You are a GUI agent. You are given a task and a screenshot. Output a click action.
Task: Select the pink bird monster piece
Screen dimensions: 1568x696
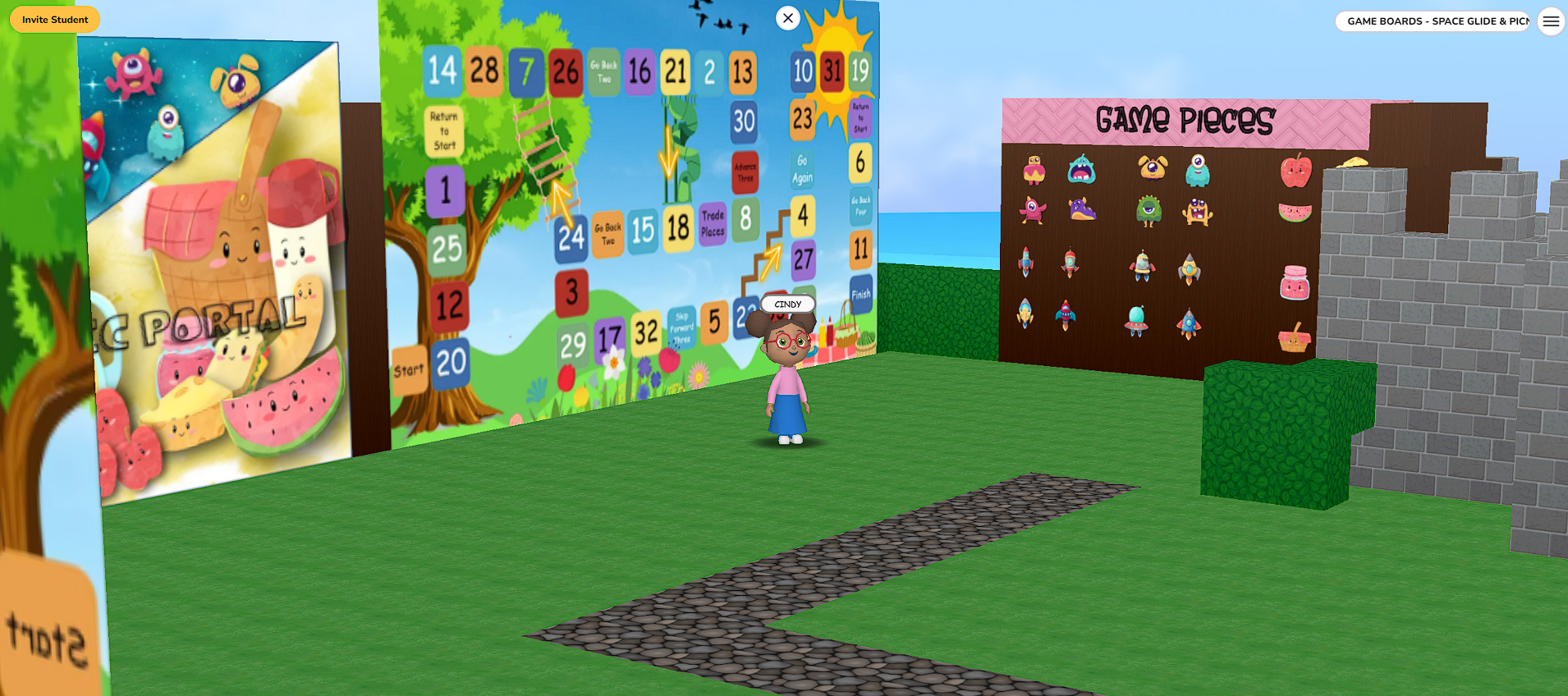click(x=1034, y=209)
